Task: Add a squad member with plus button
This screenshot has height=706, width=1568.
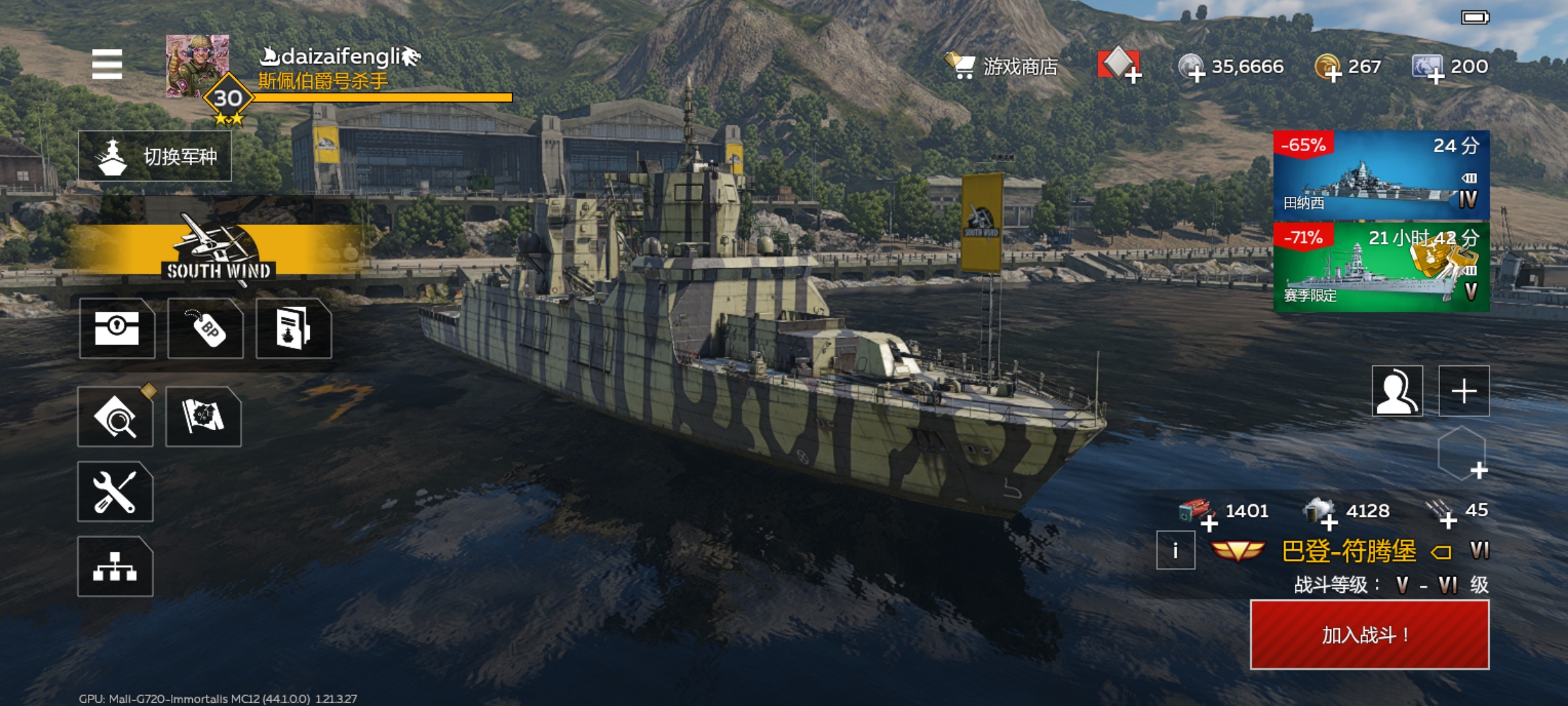Action: pyautogui.click(x=1464, y=391)
